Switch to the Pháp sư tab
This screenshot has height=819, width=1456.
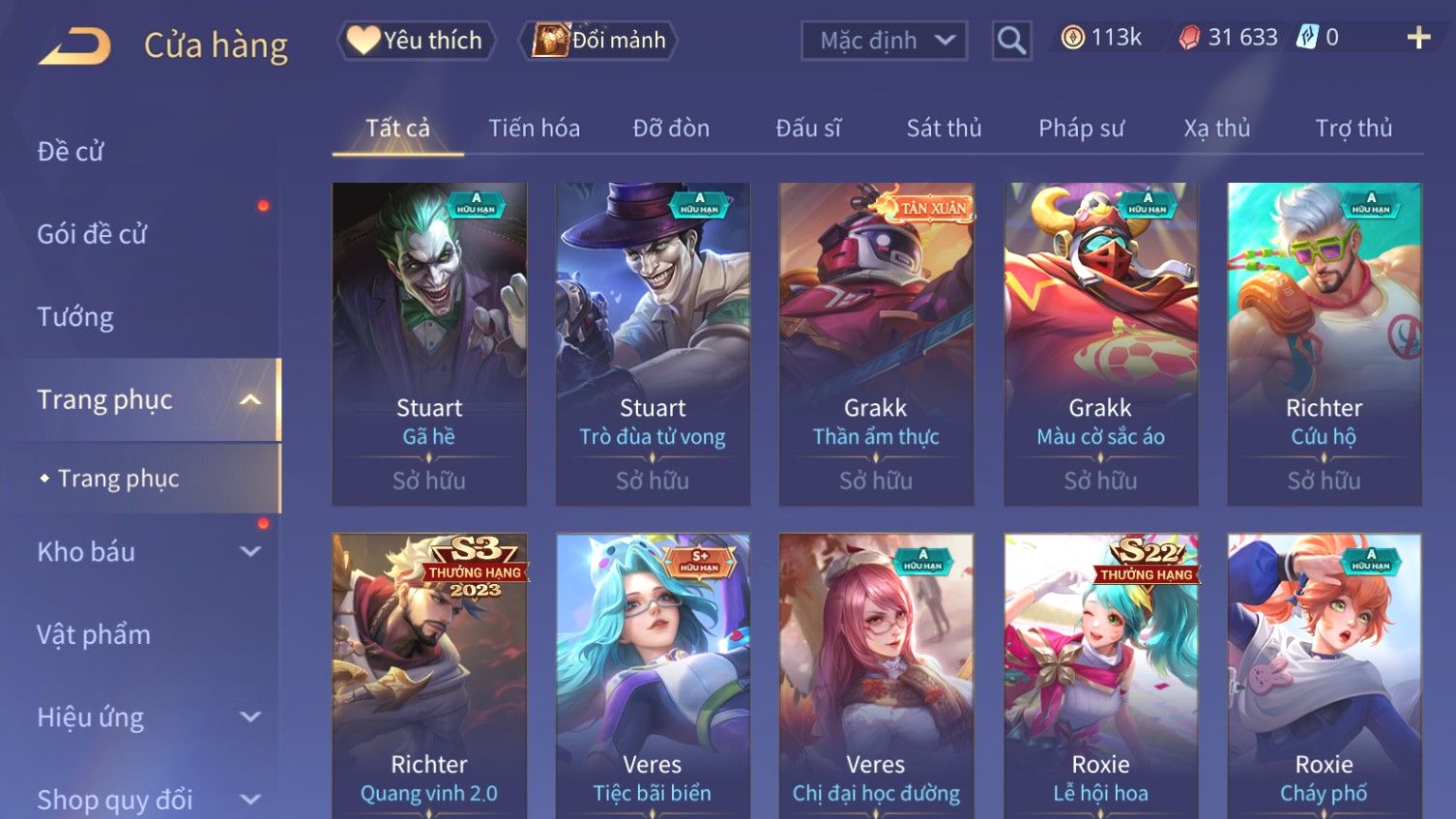point(1081,129)
